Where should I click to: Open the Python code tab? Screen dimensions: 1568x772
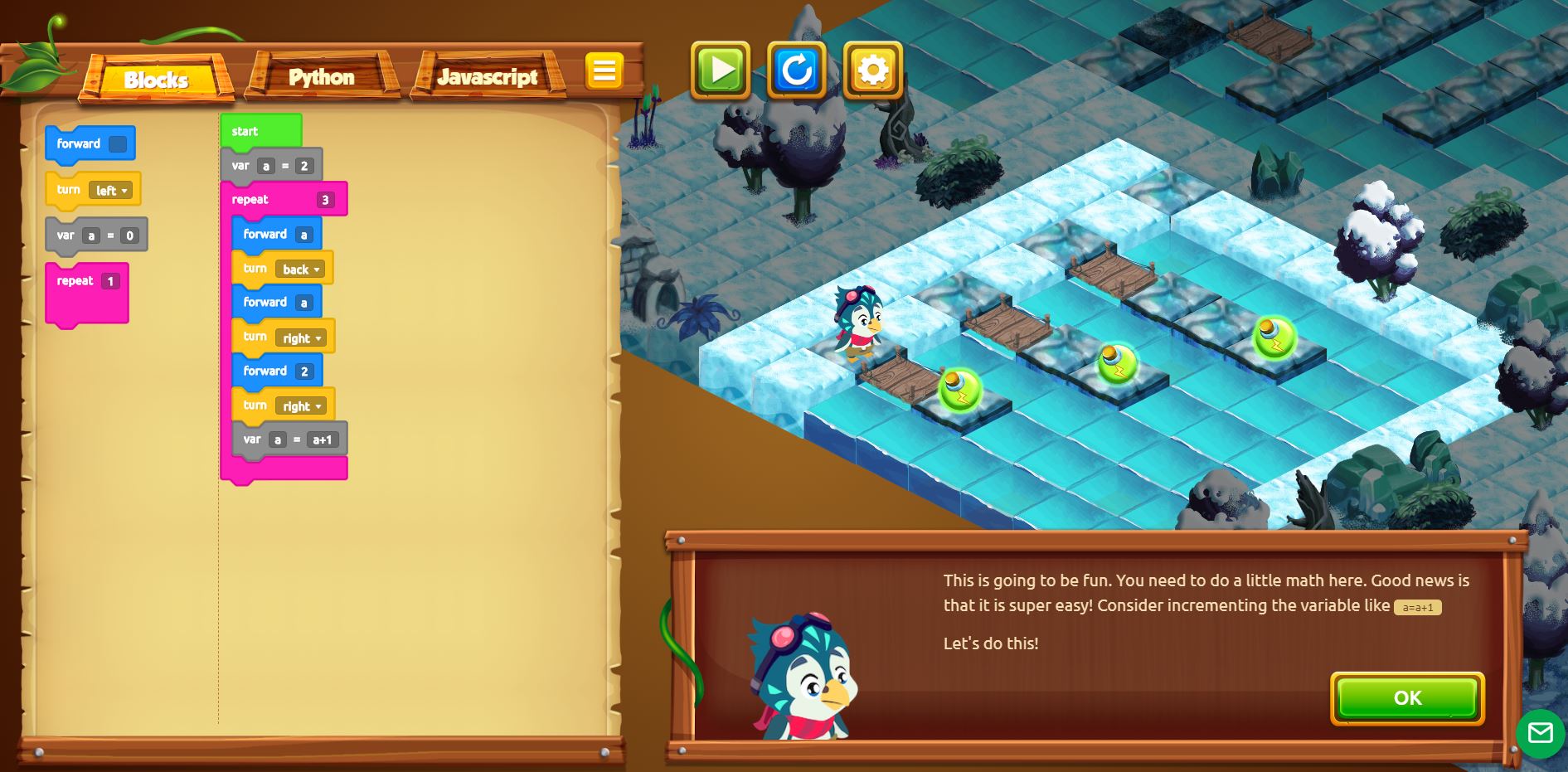coord(322,77)
